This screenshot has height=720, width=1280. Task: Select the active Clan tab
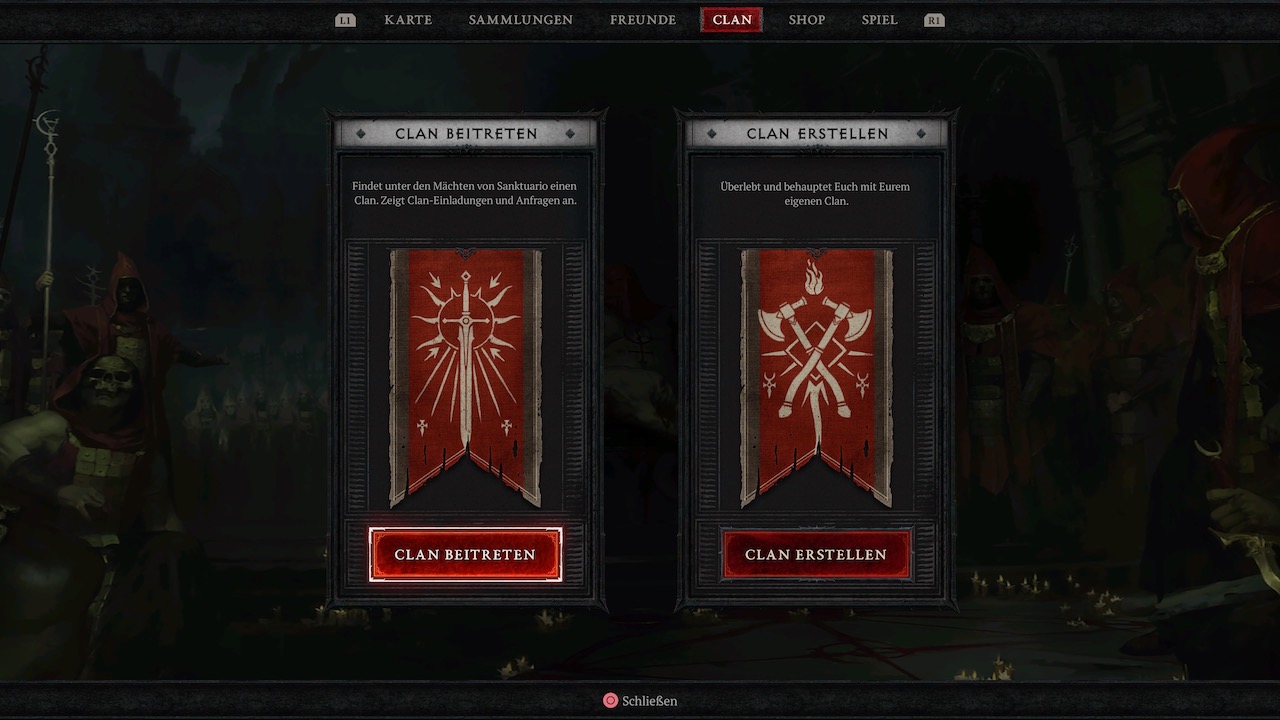[732, 20]
